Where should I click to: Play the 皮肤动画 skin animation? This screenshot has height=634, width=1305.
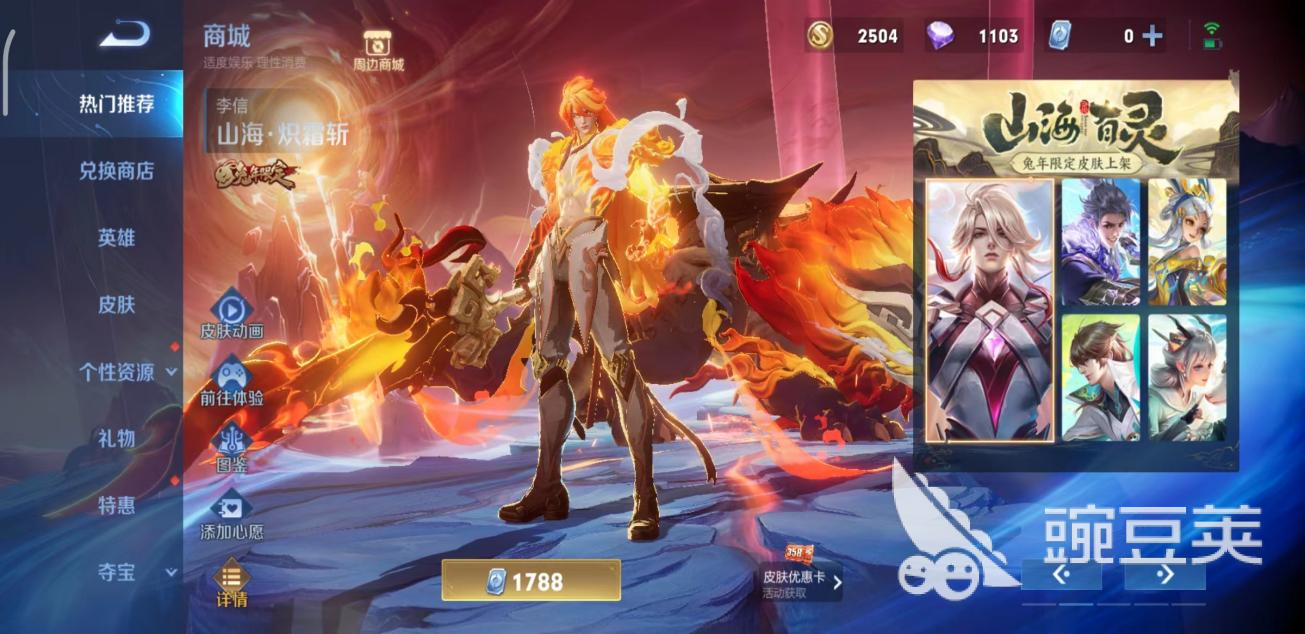[x=231, y=315]
